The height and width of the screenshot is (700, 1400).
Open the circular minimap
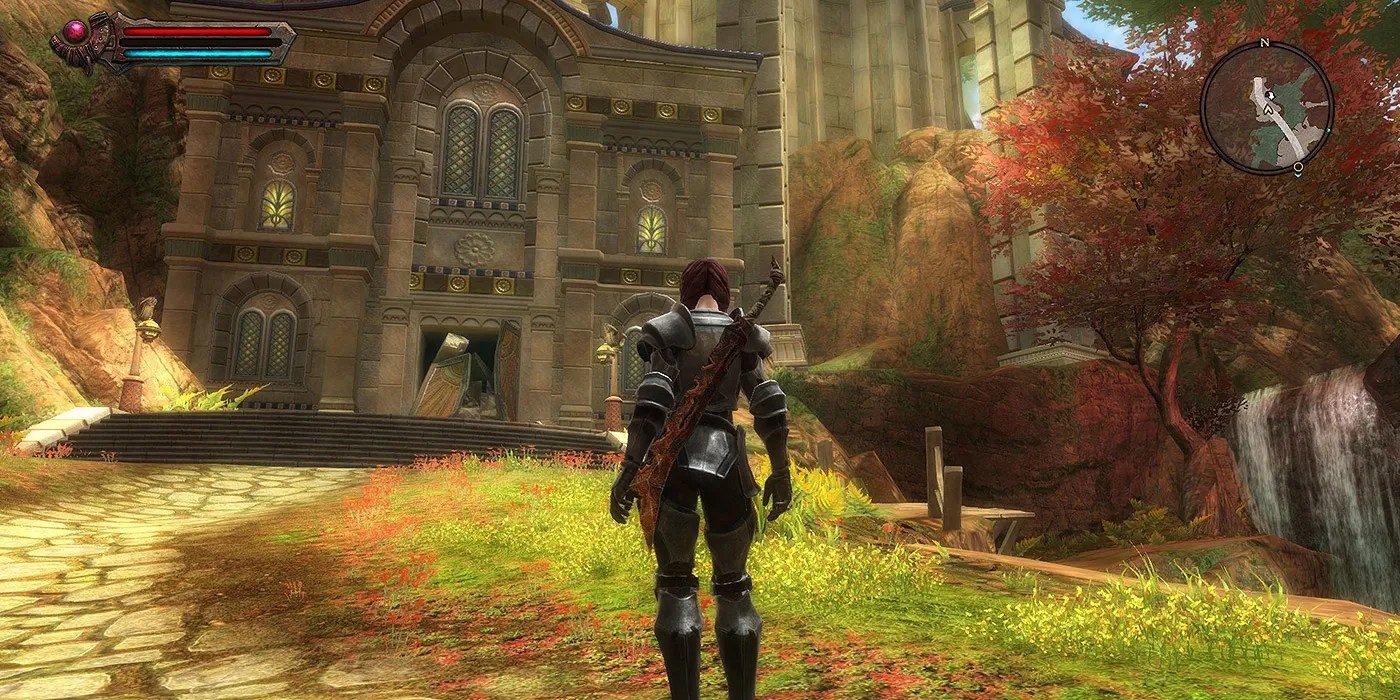coord(1266,108)
